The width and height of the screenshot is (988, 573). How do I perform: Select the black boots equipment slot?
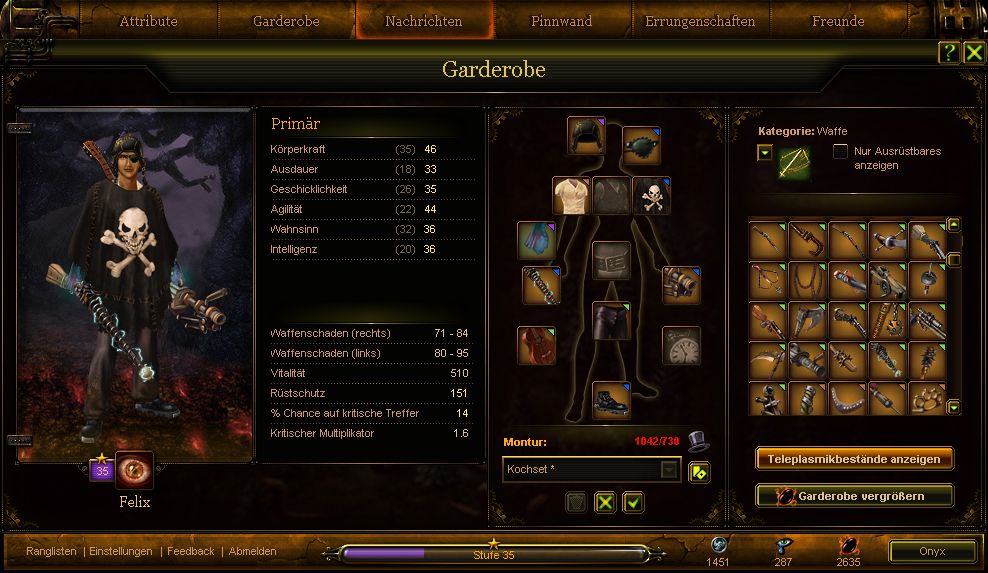tap(611, 400)
